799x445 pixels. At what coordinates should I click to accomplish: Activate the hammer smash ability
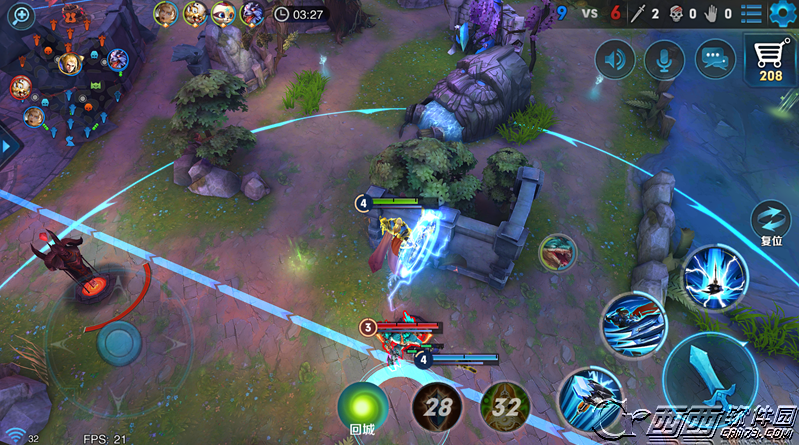(x=589, y=397)
